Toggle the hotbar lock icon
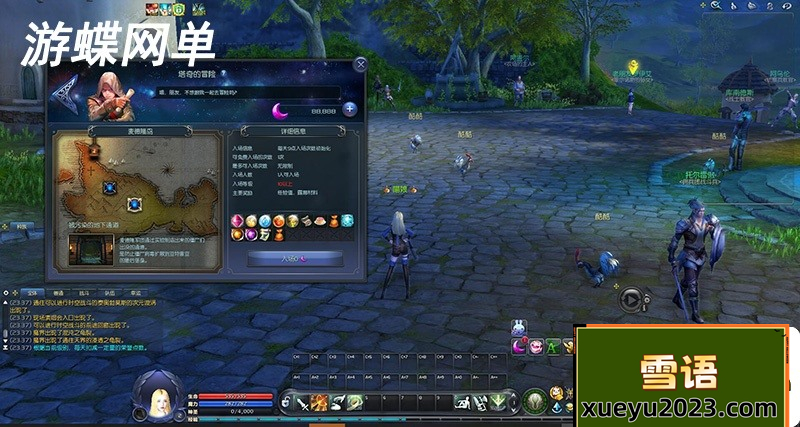Image resolution: width=800 pixels, height=427 pixels. (x=287, y=402)
